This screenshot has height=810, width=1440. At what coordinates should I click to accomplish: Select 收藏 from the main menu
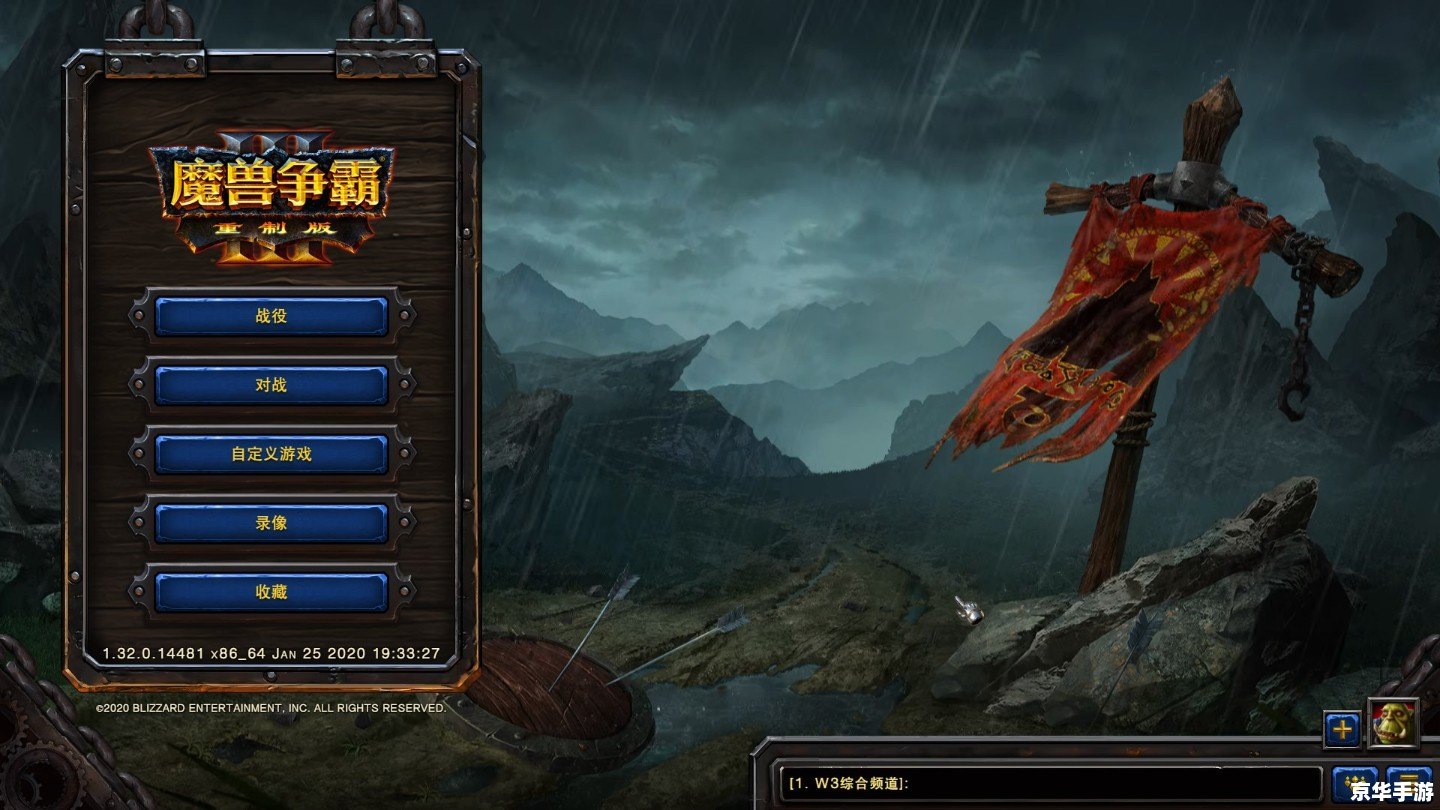(270, 591)
